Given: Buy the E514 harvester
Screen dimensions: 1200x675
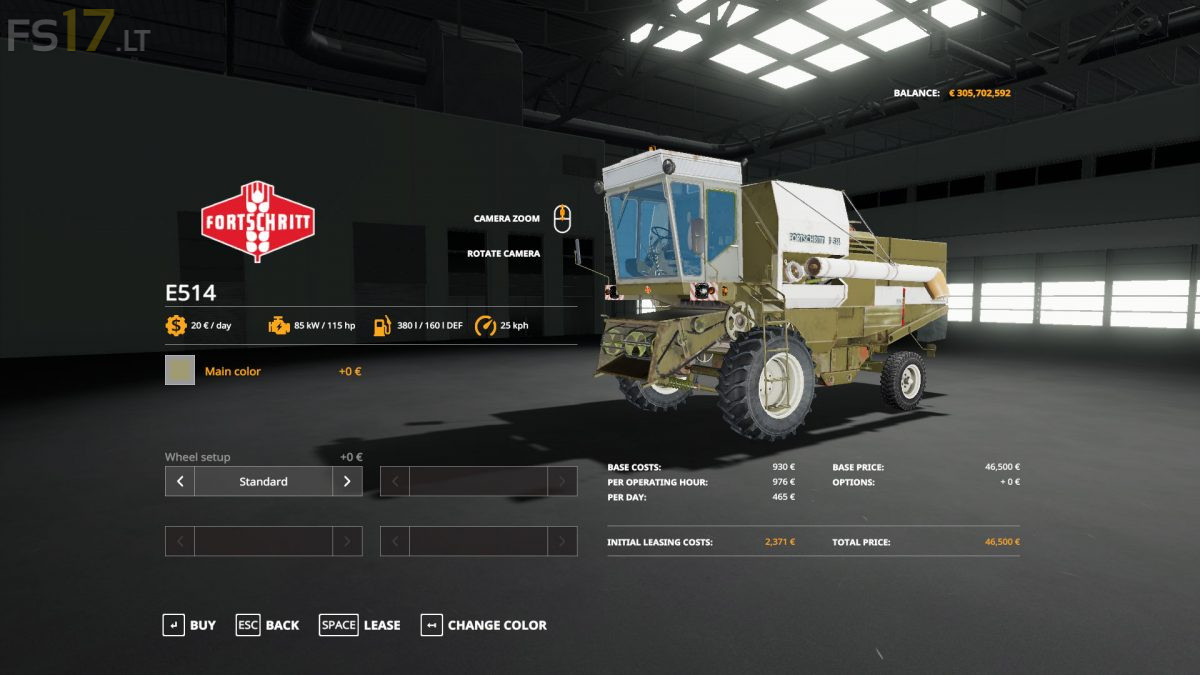Looking at the screenshot, I should pyautogui.click(x=189, y=625).
